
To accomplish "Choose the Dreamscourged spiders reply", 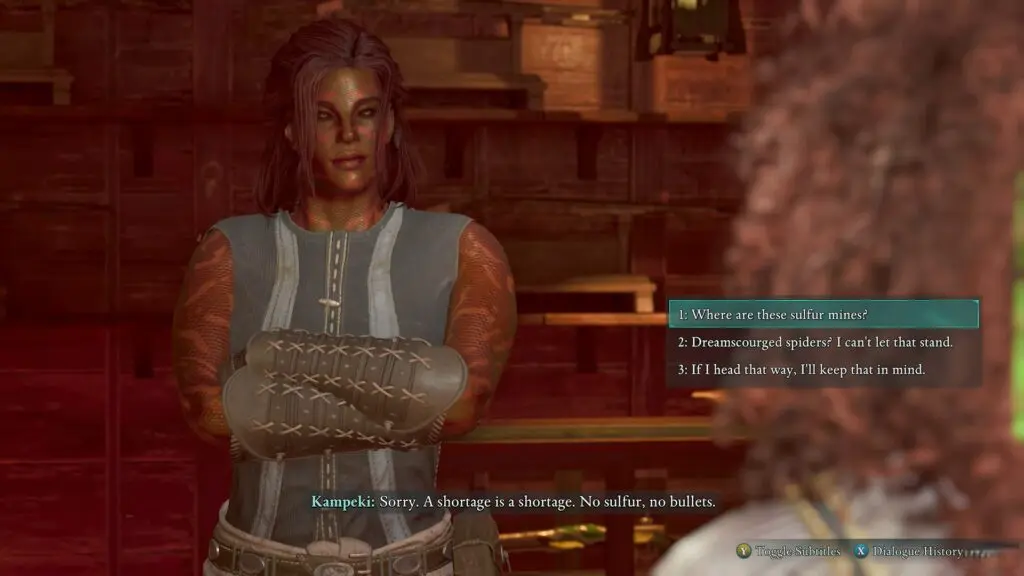I will click(x=823, y=342).
